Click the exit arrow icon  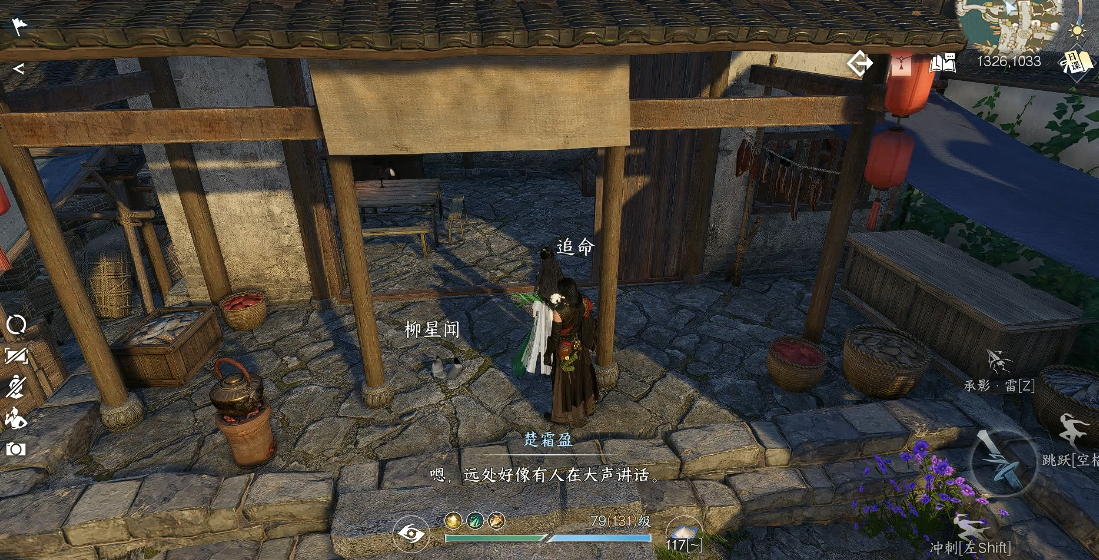859,64
